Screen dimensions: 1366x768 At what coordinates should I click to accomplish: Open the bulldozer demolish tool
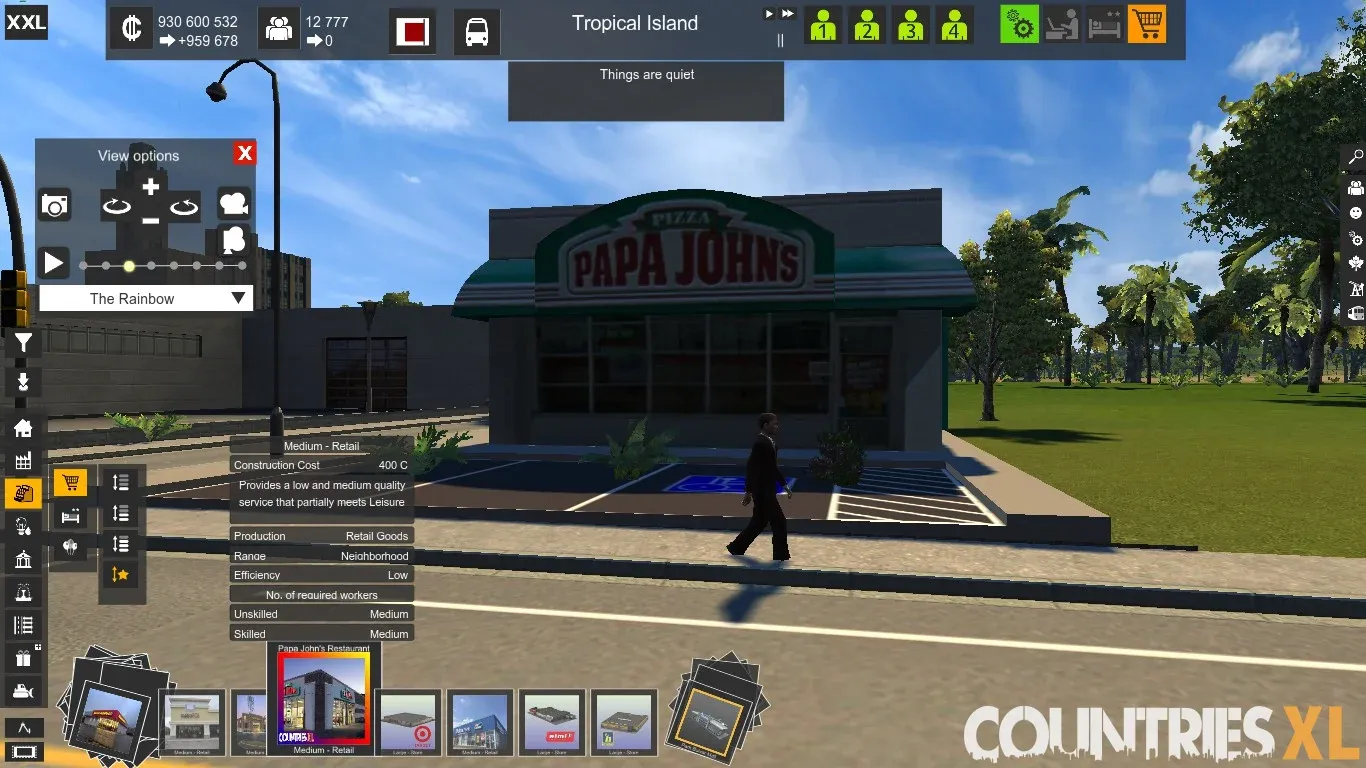tap(23, 690)
